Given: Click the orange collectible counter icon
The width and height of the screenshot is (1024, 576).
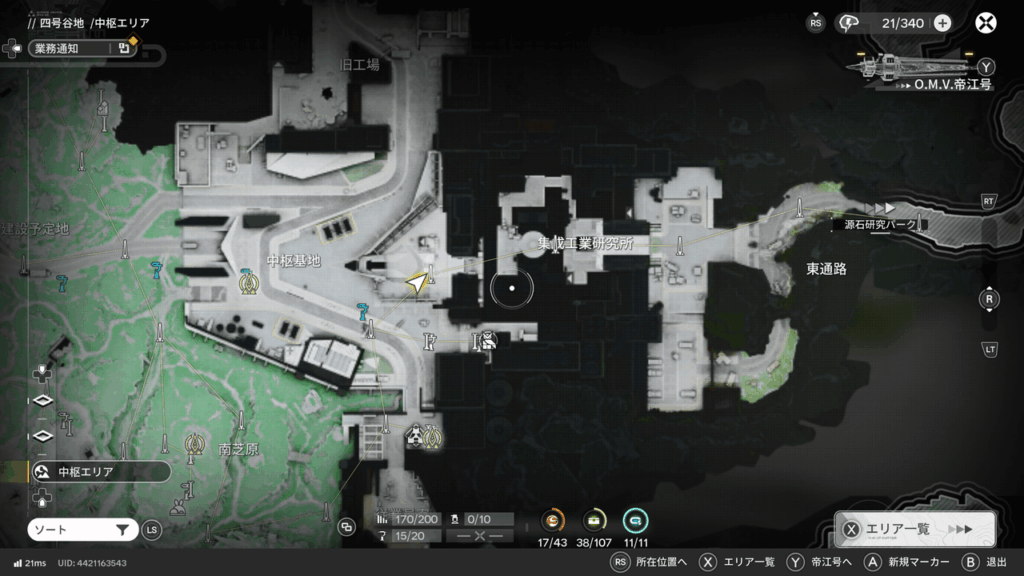Looking at the screenshot, I should [x=553, y=520].
